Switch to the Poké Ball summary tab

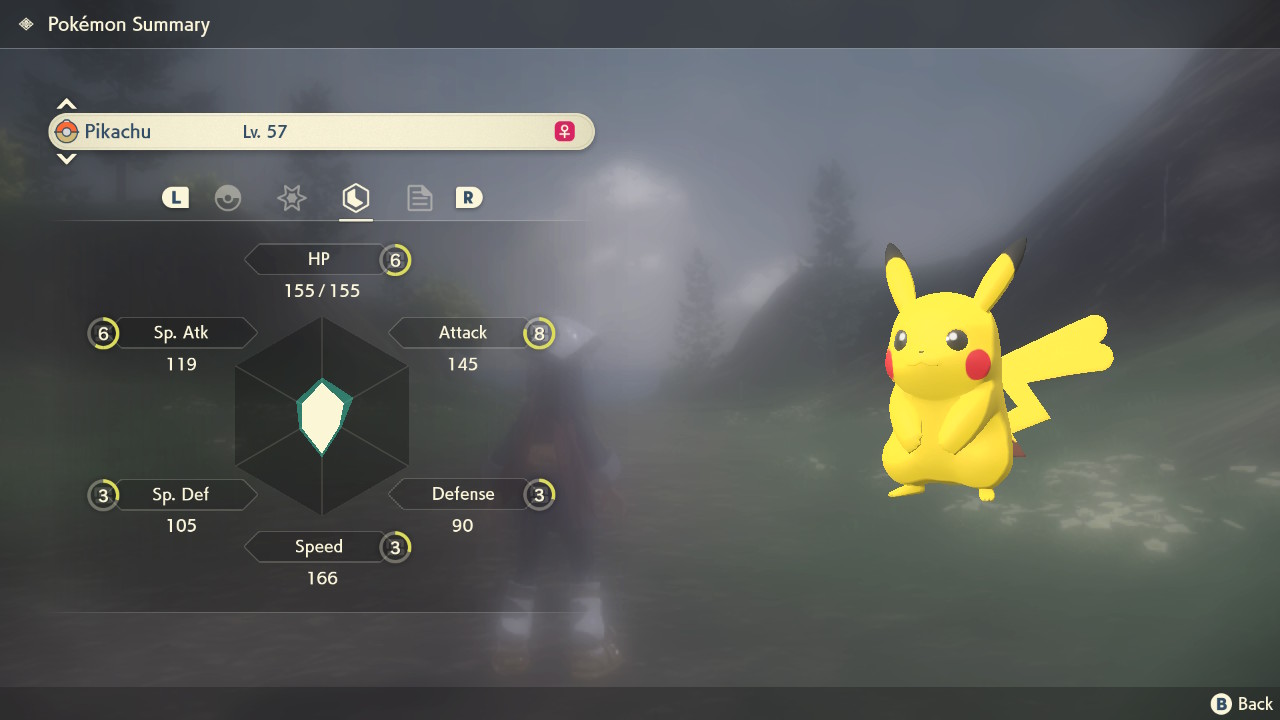point(228,198)
